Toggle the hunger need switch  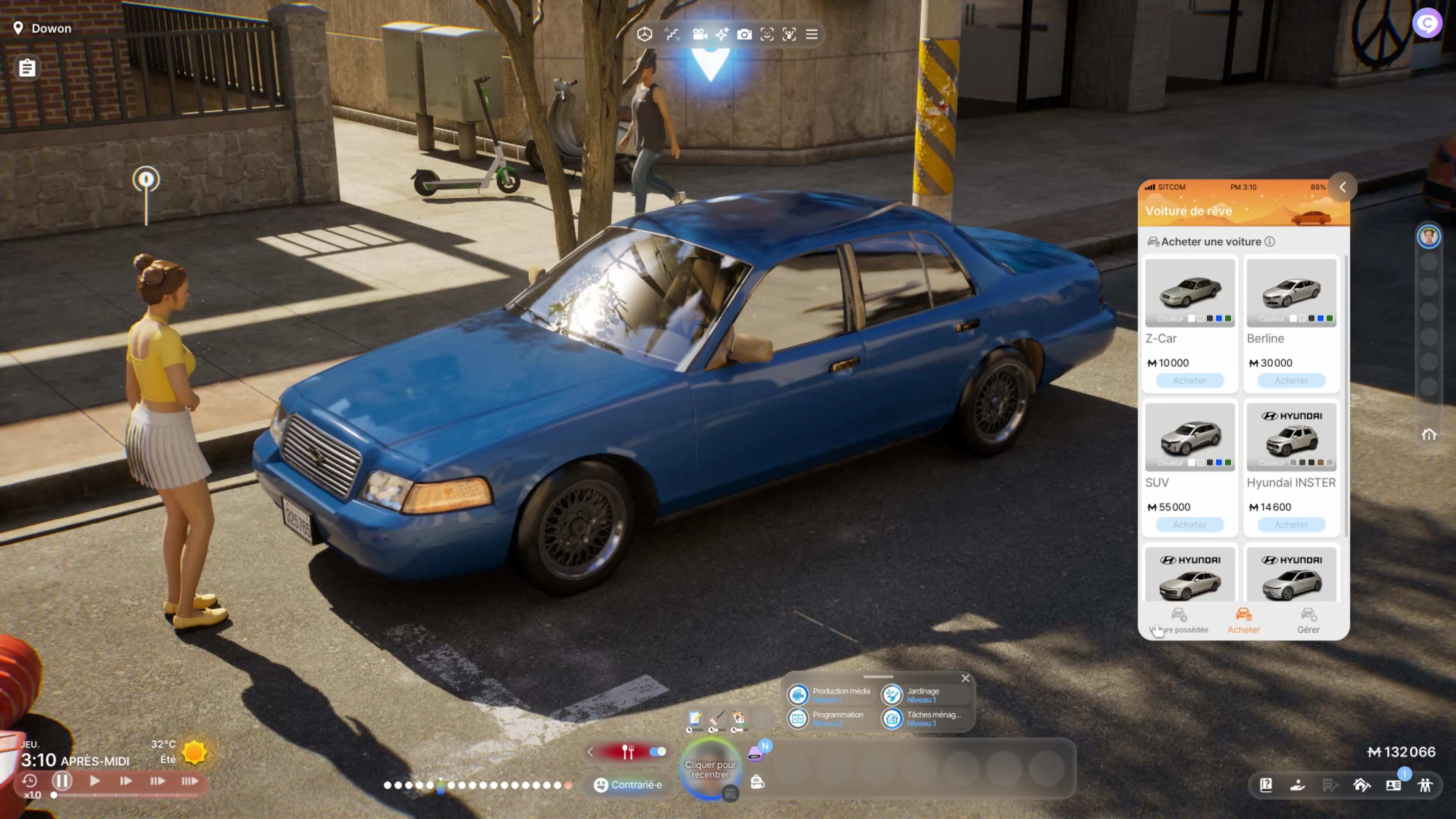click(657, 752)
